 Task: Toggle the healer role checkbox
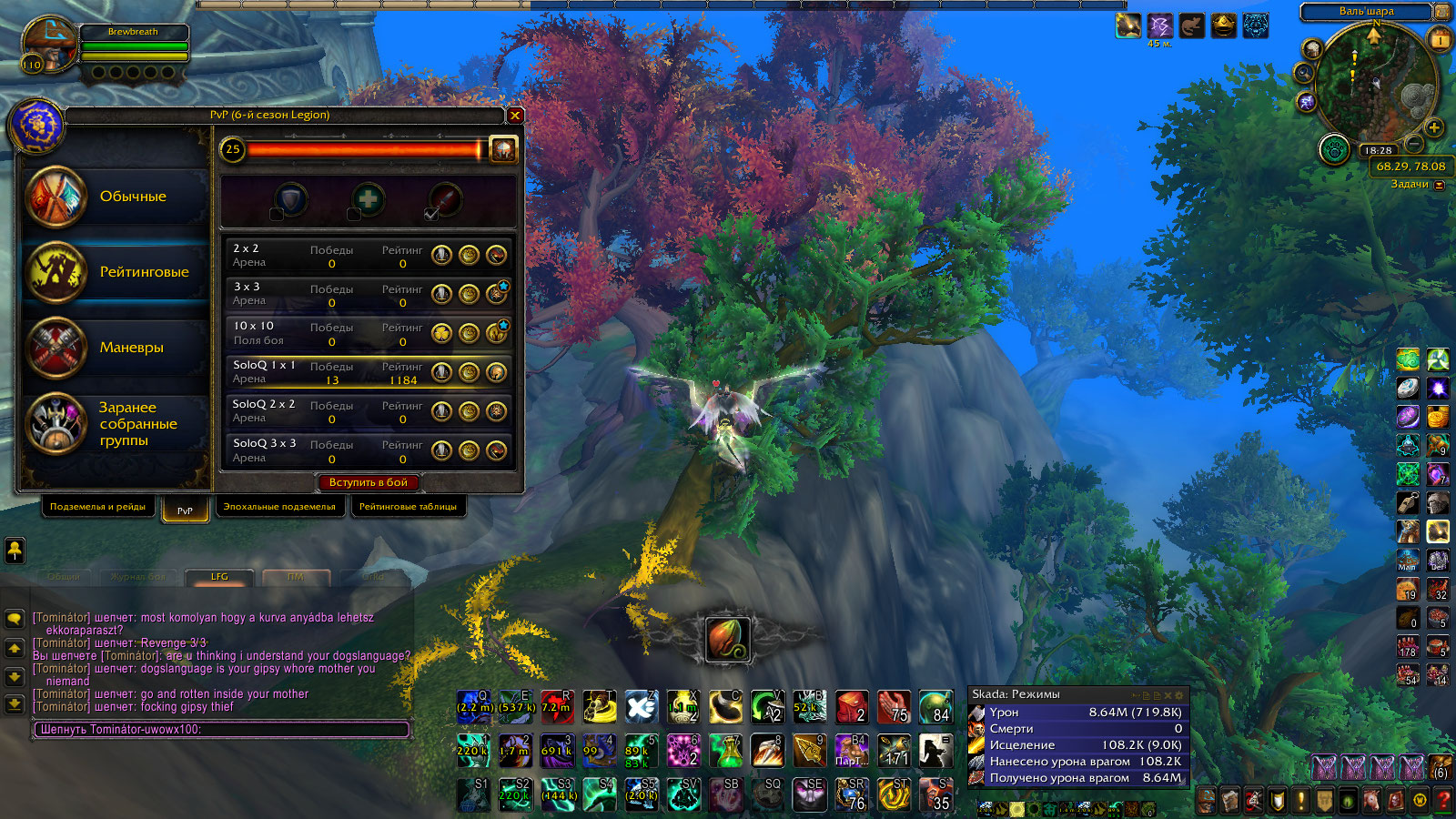click(354, 215)
